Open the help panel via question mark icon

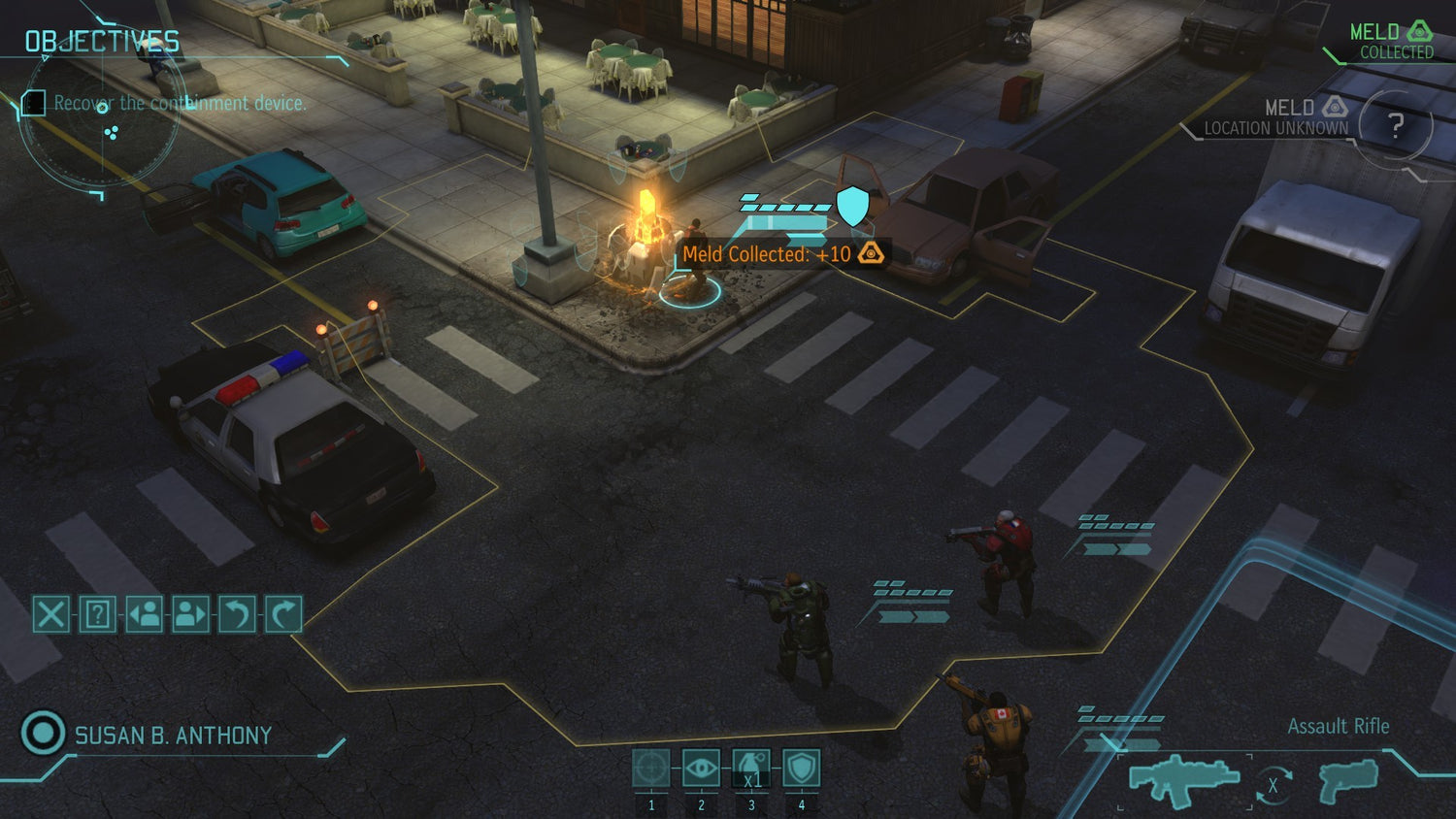96,614
